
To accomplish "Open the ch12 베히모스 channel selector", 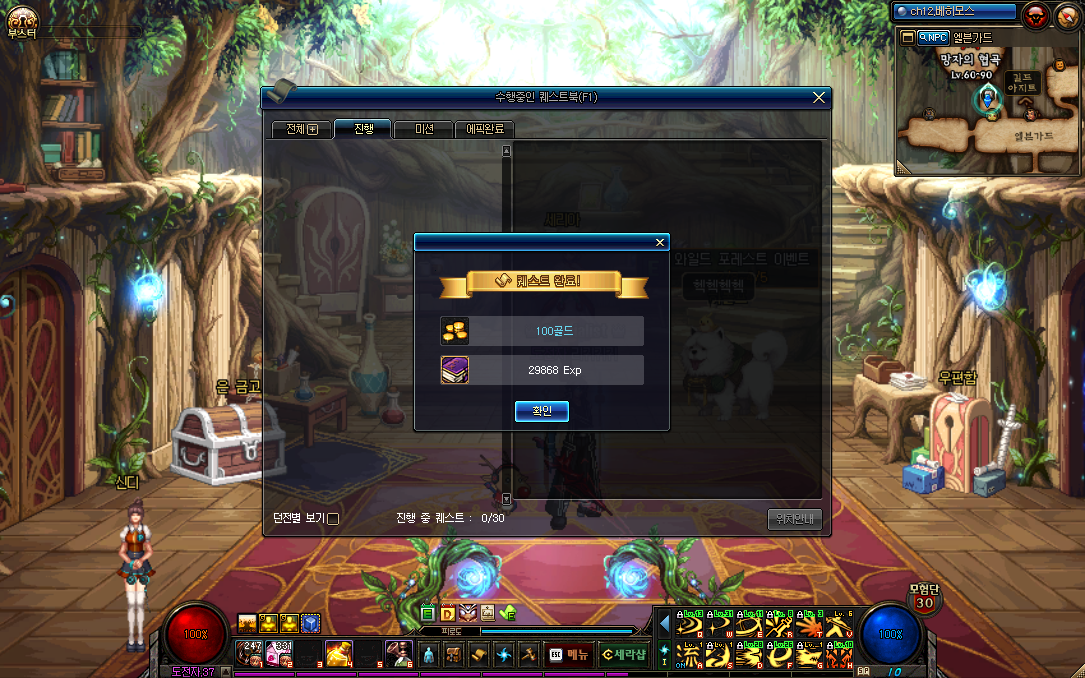I will click(x=954, y=12).
